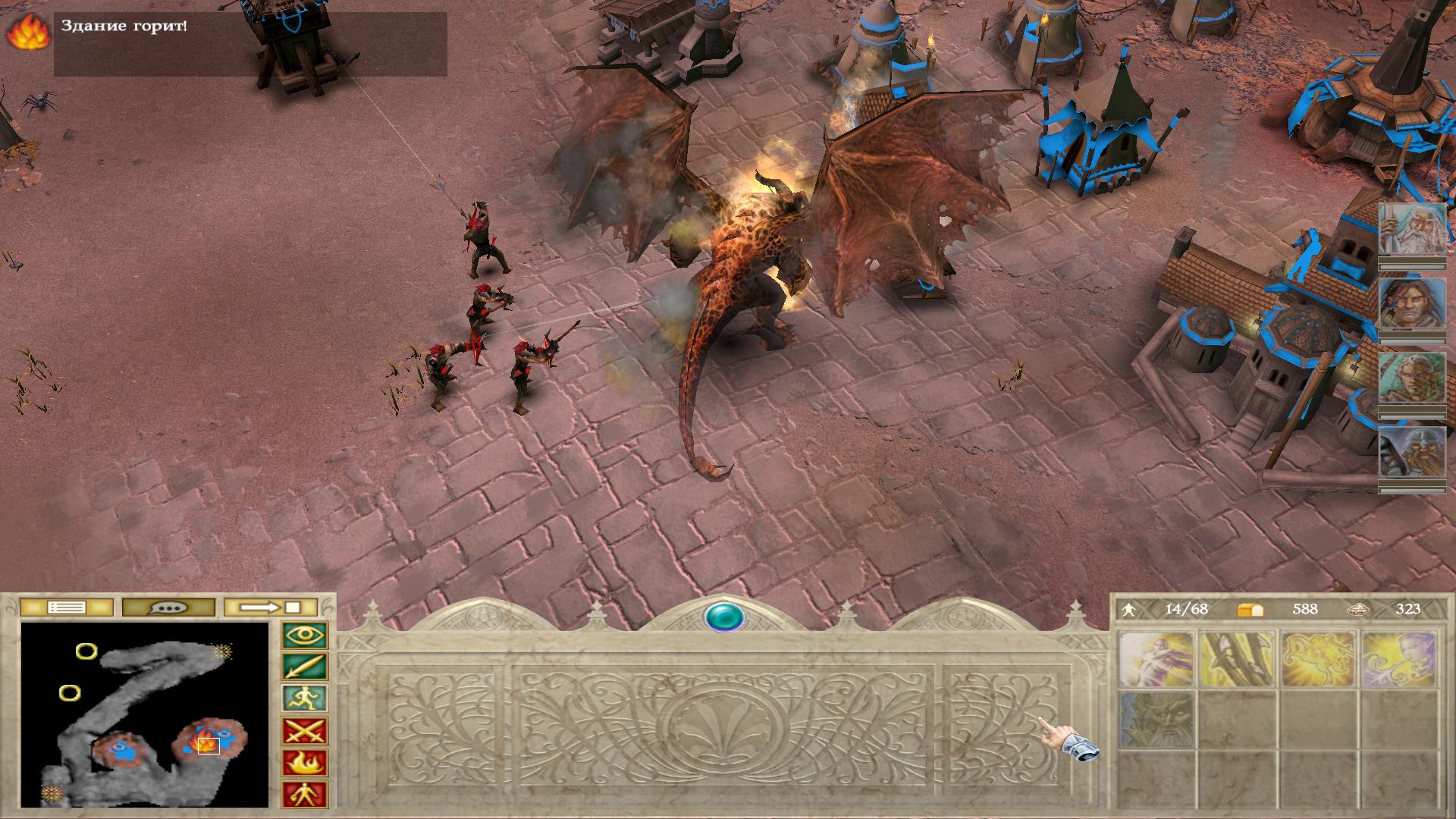Screen dimensions: 1456x819
Task: Open the objectives list button
Action: 67,607
